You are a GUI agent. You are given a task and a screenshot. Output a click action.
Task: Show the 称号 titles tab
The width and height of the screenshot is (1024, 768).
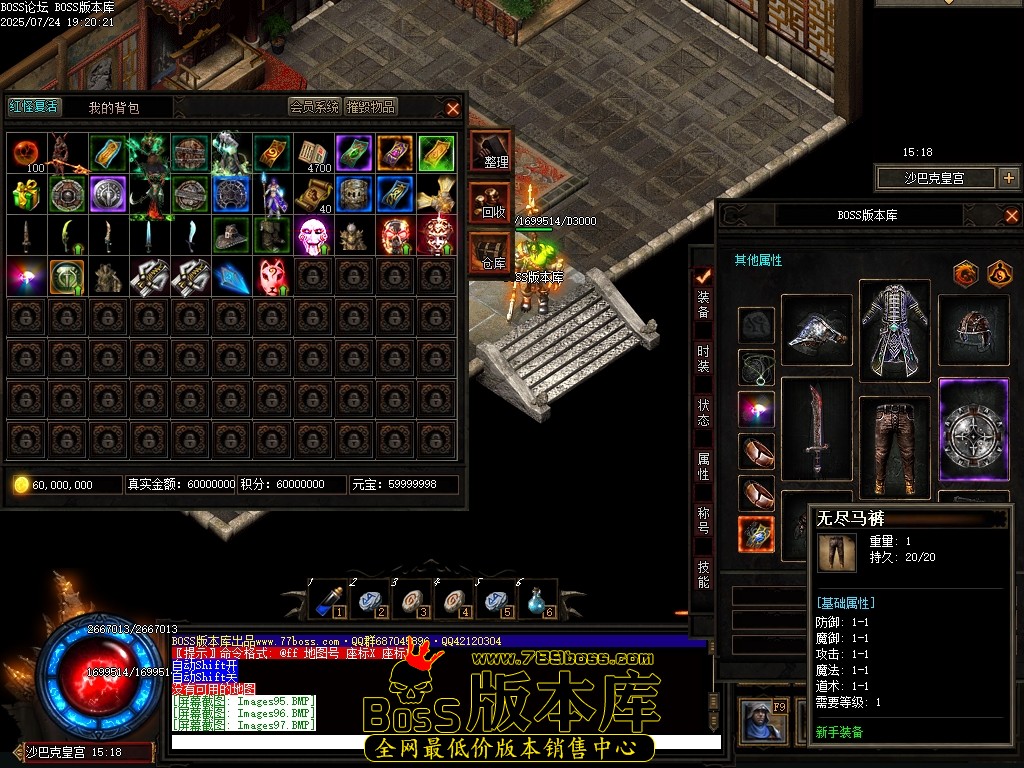(x=704, y=521)
